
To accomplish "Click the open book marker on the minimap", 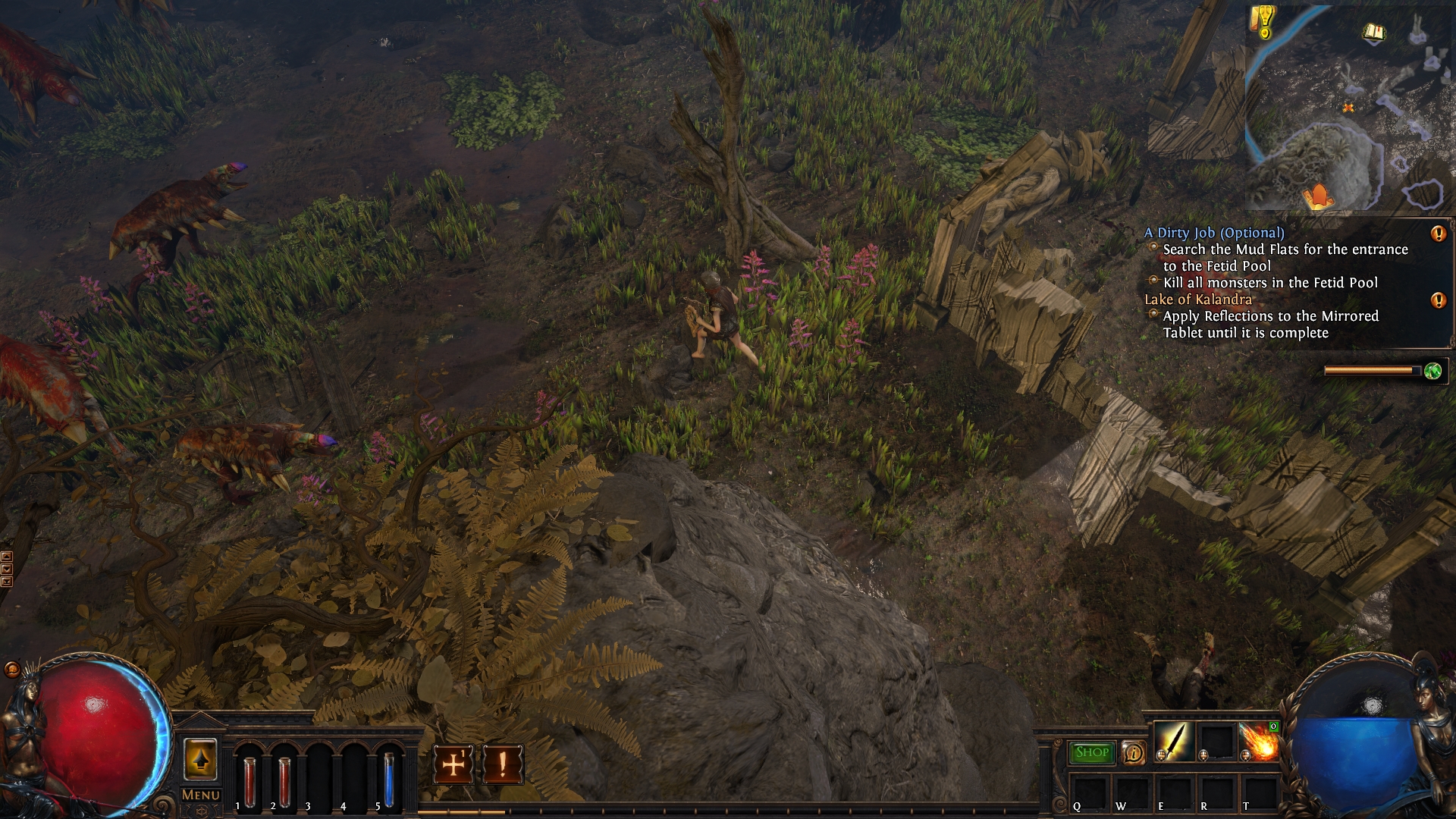I will [1373, 33].
